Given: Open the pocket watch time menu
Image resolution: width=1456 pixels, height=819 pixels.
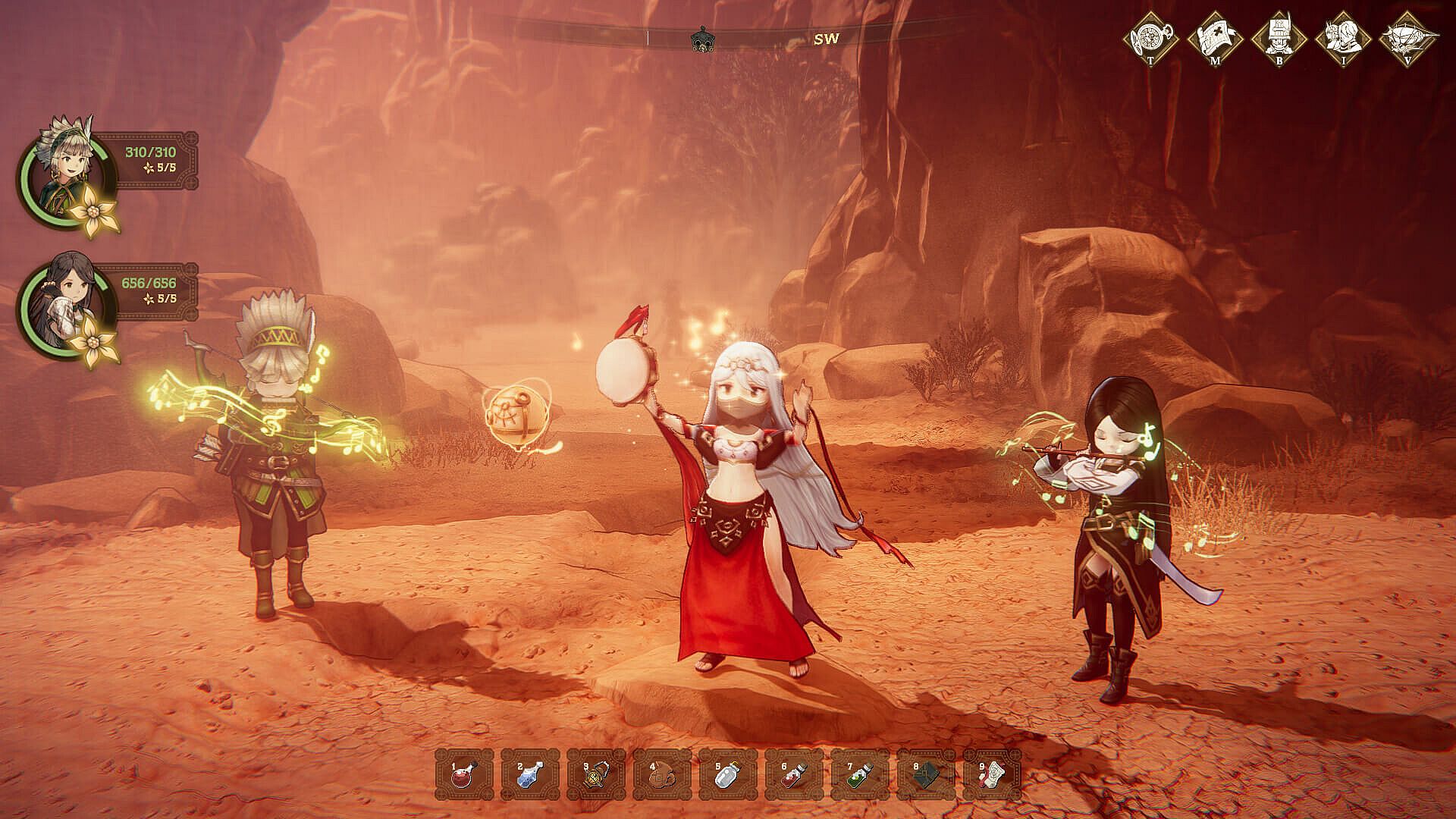Looking at the screenshot, I should click(1151, 36).
